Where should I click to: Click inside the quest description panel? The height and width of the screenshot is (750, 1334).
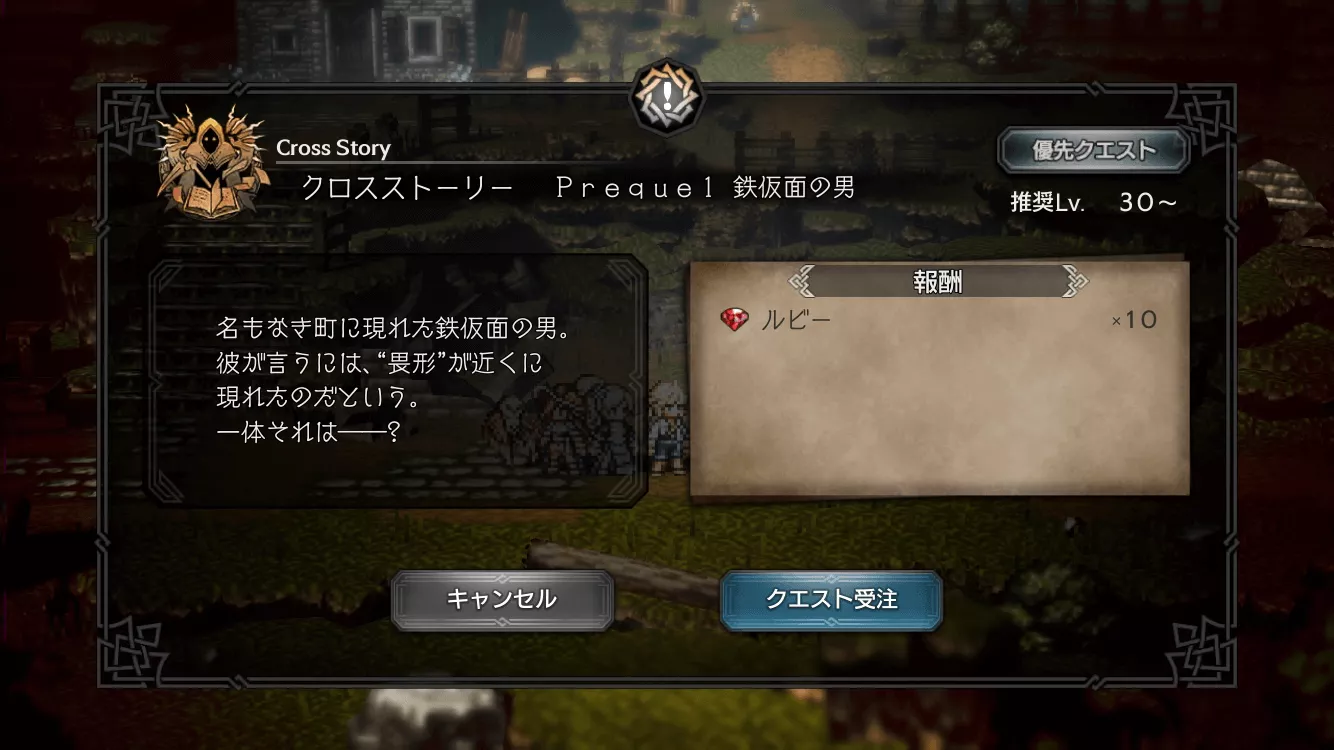[x=400, y=385]
